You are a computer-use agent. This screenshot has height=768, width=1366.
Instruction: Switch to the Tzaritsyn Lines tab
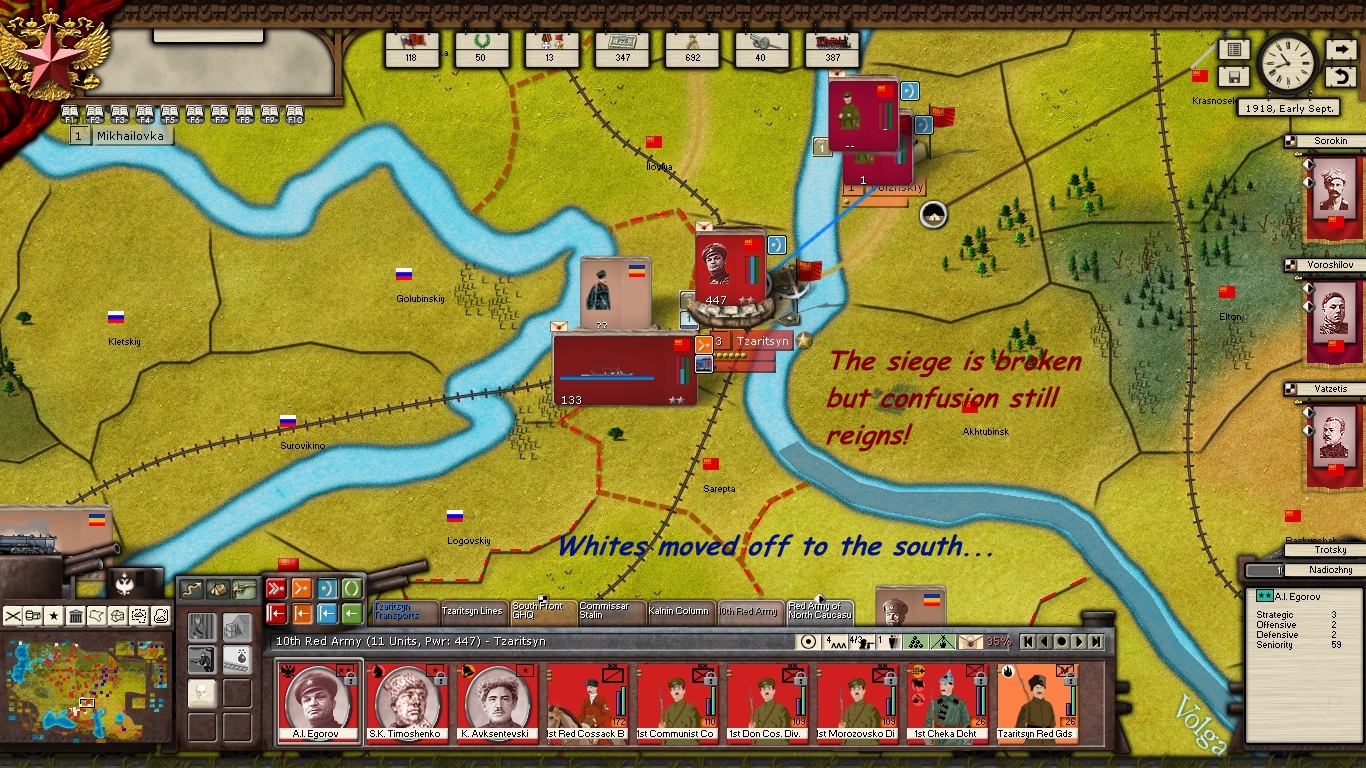pyautogui.click(x=472, y=611)
